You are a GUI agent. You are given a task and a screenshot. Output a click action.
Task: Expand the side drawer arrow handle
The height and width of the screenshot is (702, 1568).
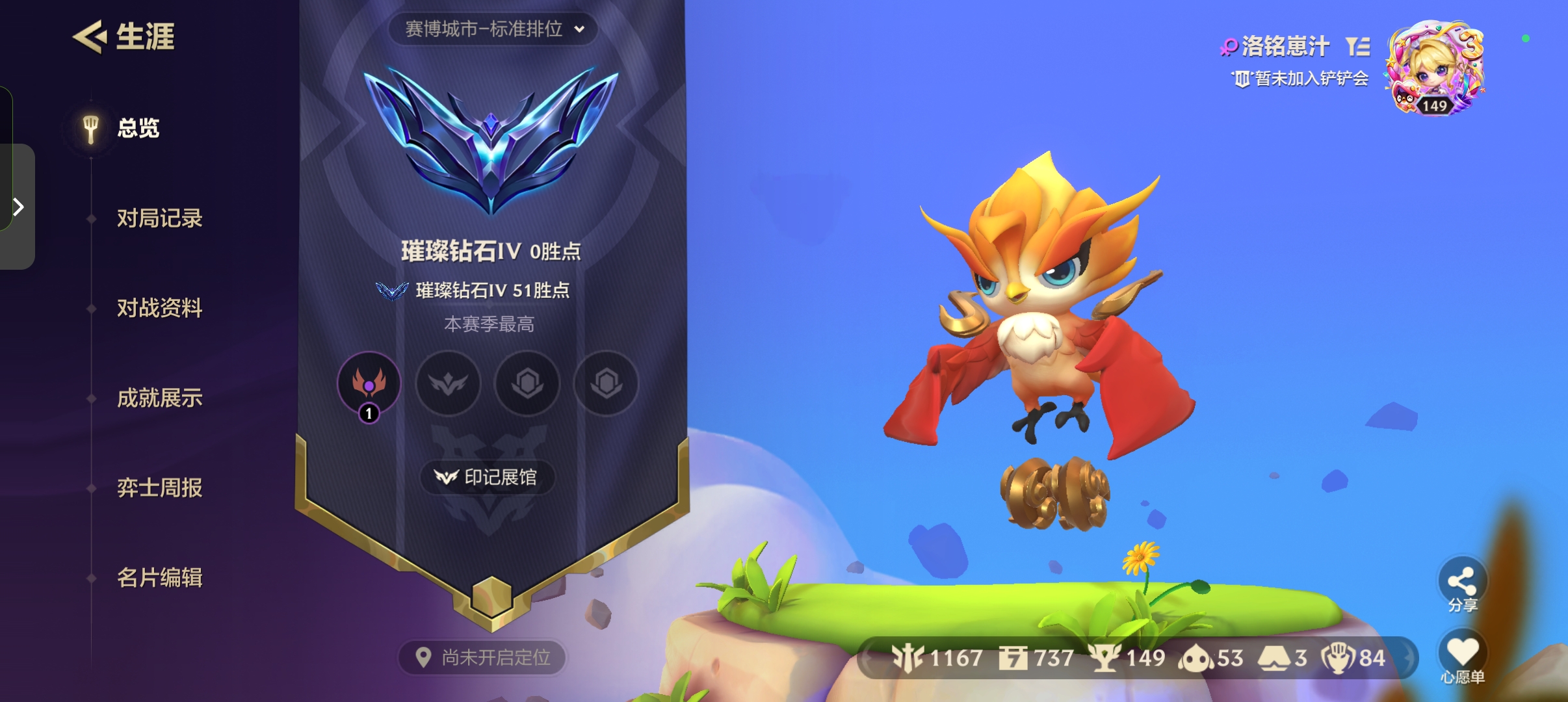pos(18,207)
